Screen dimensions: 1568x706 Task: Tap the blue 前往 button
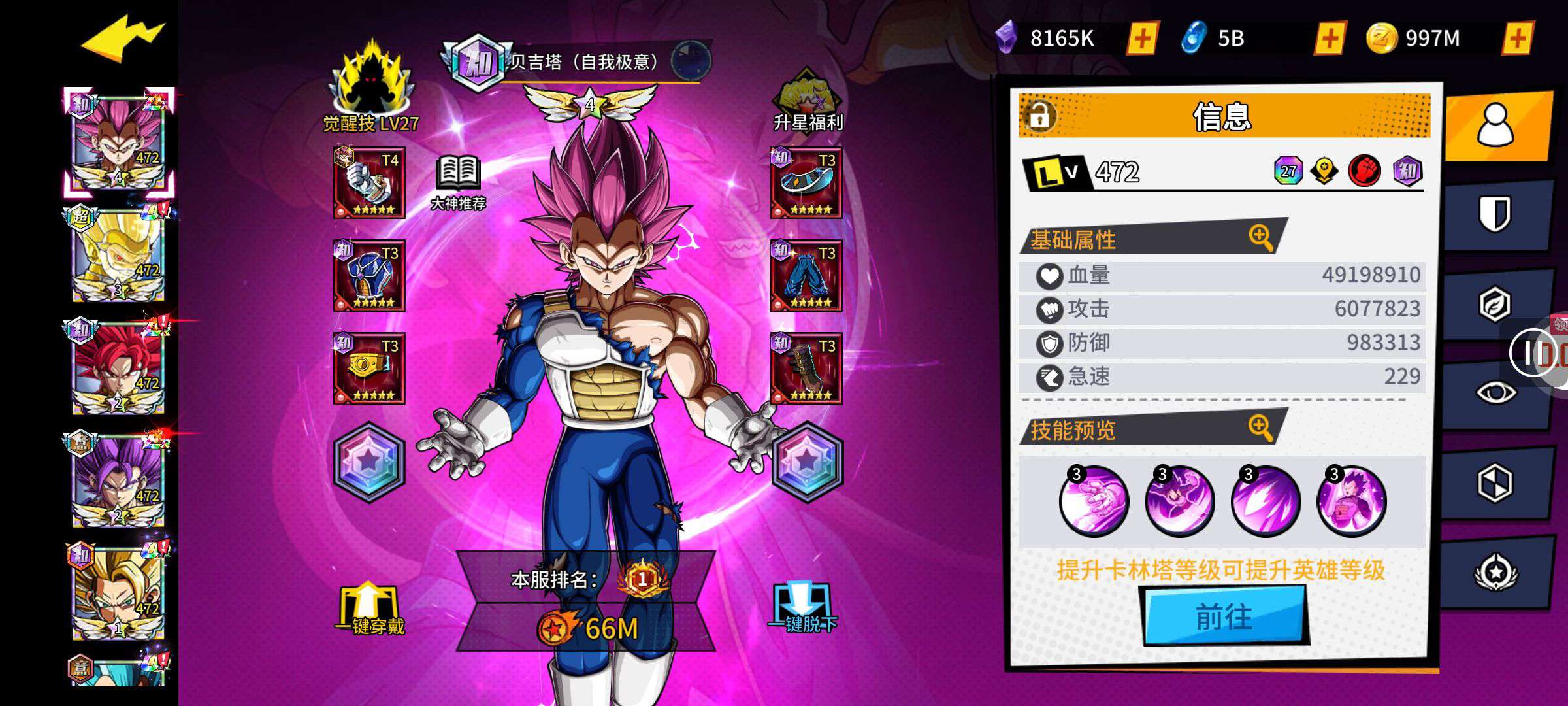pos(1224,616)
